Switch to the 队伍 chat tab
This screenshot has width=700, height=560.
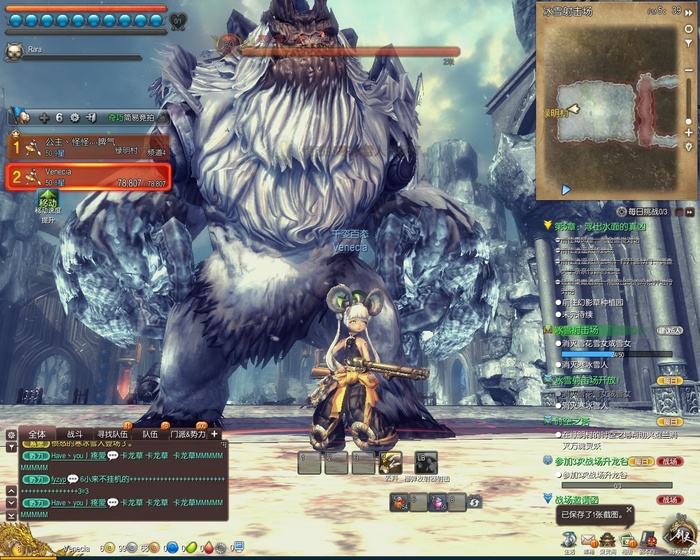[x=150, y=434]
